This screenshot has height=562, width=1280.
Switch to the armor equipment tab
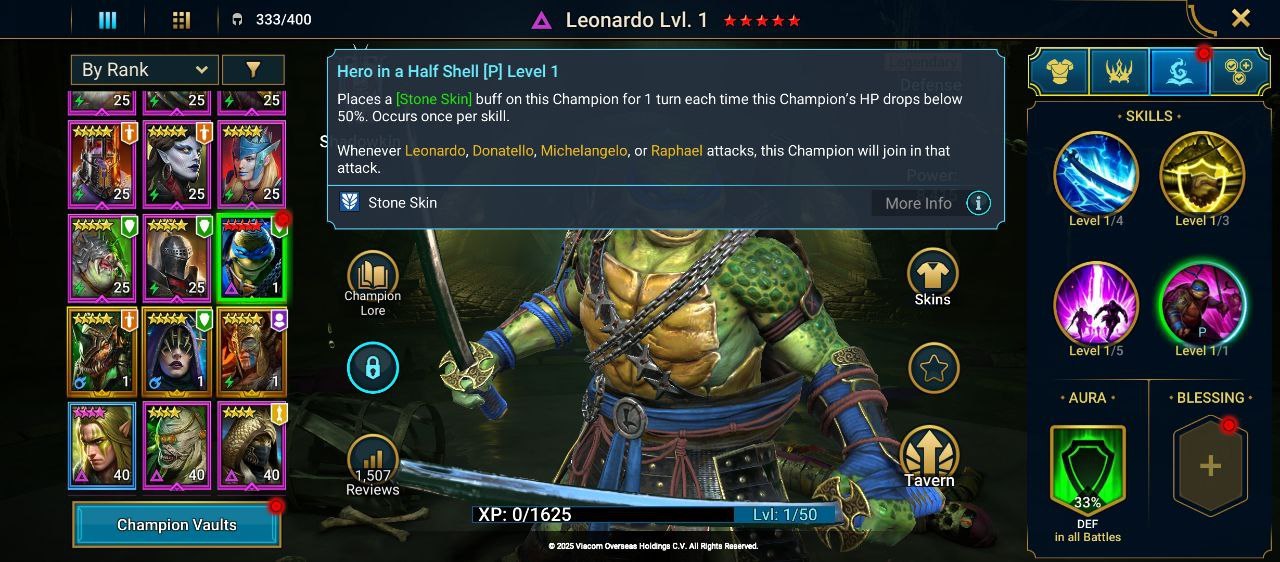pos(1059,70)
